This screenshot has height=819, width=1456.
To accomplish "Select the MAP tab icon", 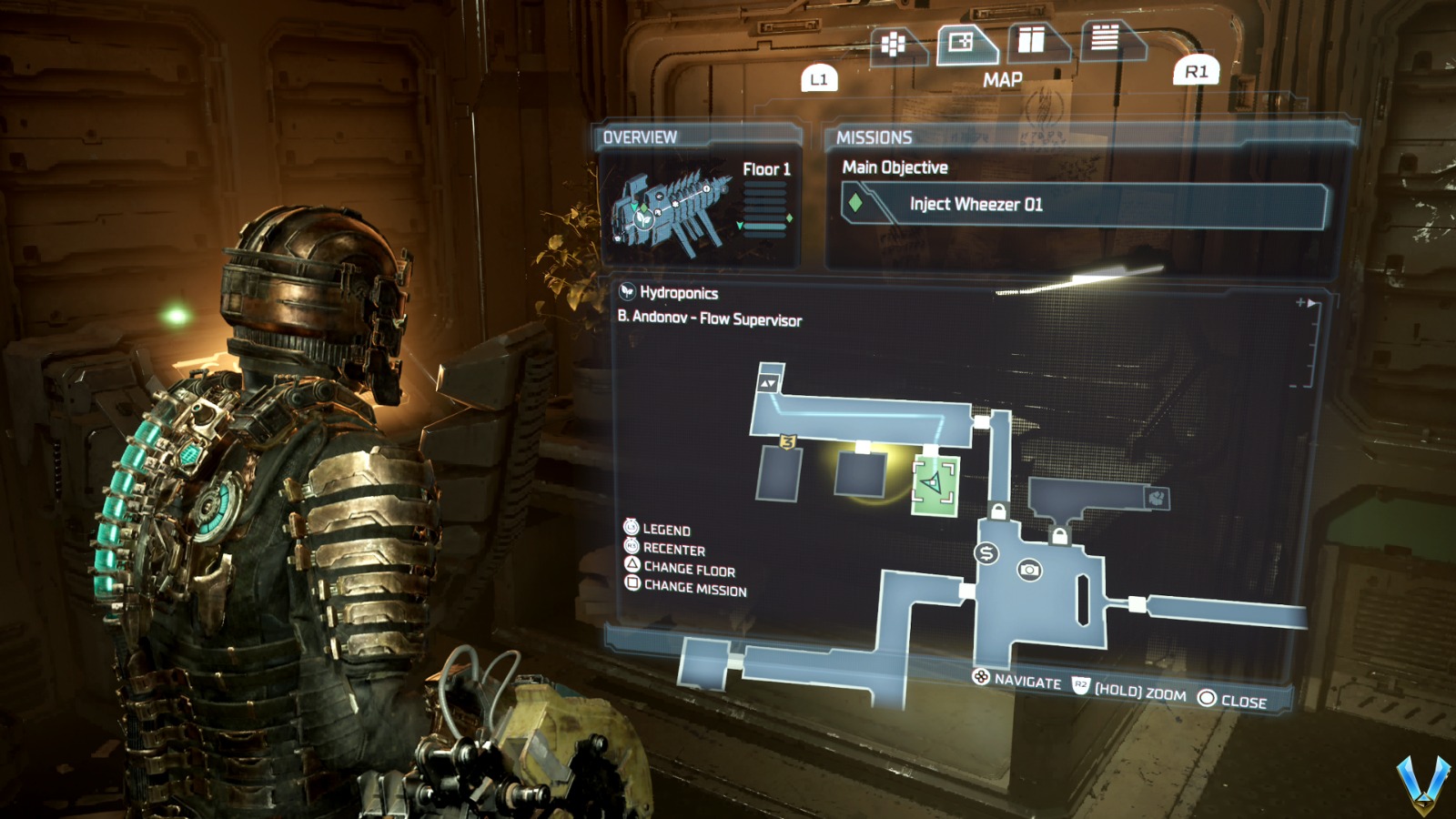I will coord(957,41).
